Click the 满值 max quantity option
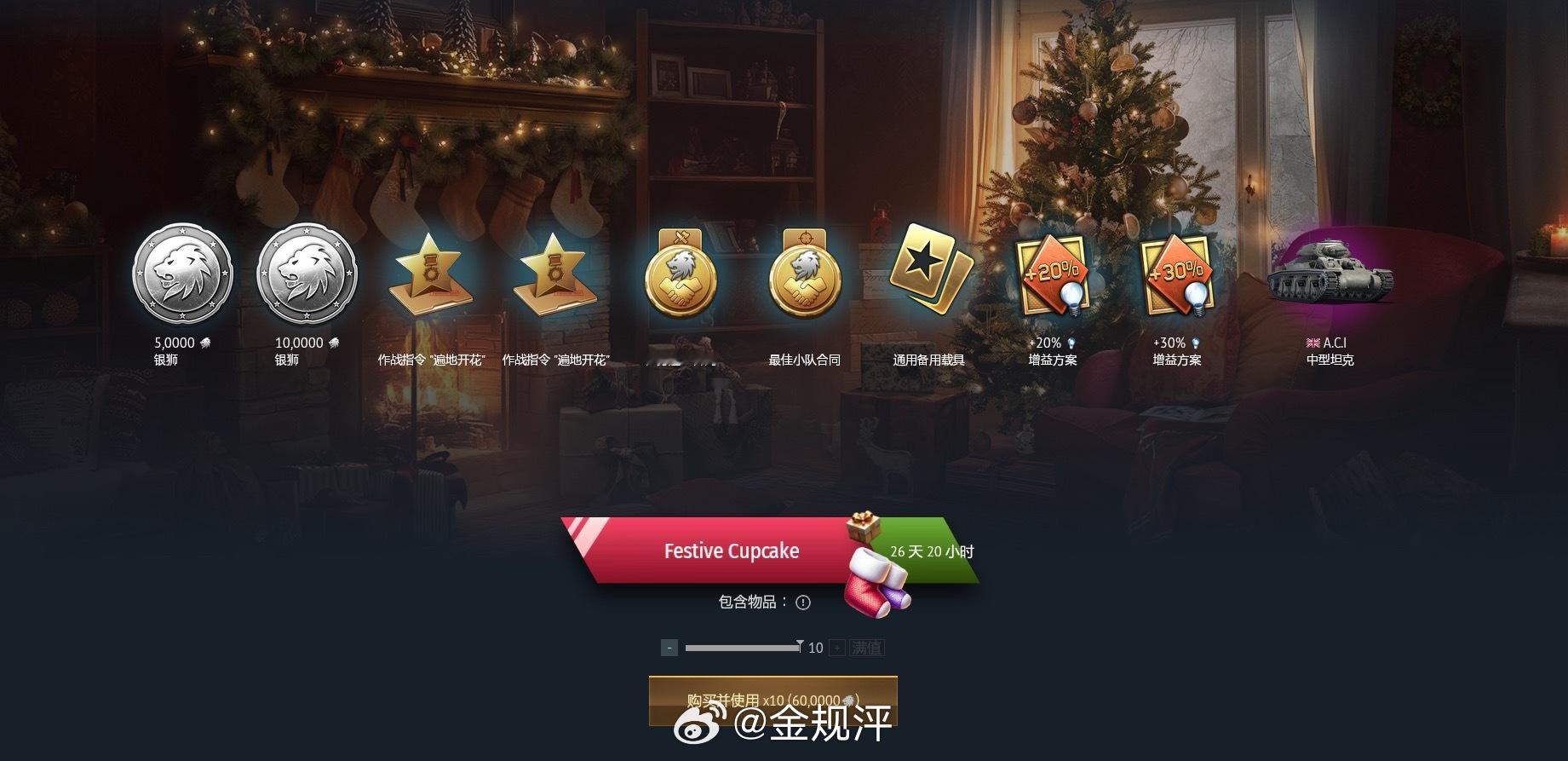Viewport: 1568px width, 761px height. pyautogui.click(x=868, y=647)
